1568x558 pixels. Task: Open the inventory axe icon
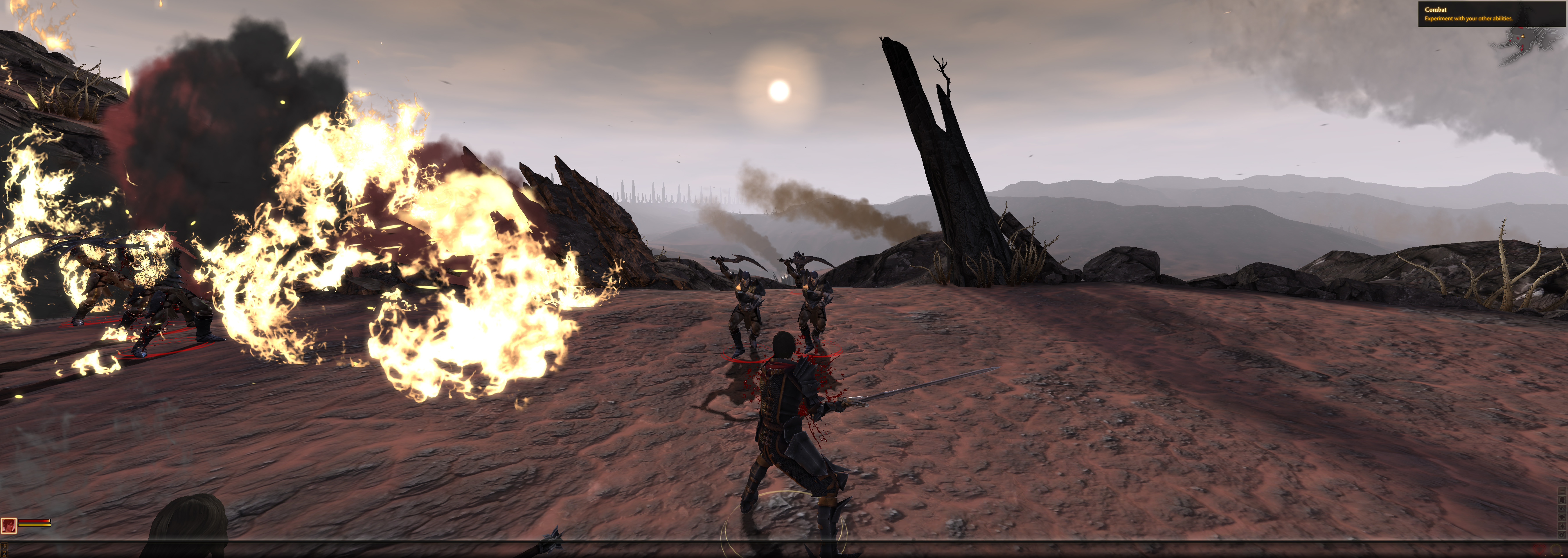pyautogui.click(x=1562, y=509)
